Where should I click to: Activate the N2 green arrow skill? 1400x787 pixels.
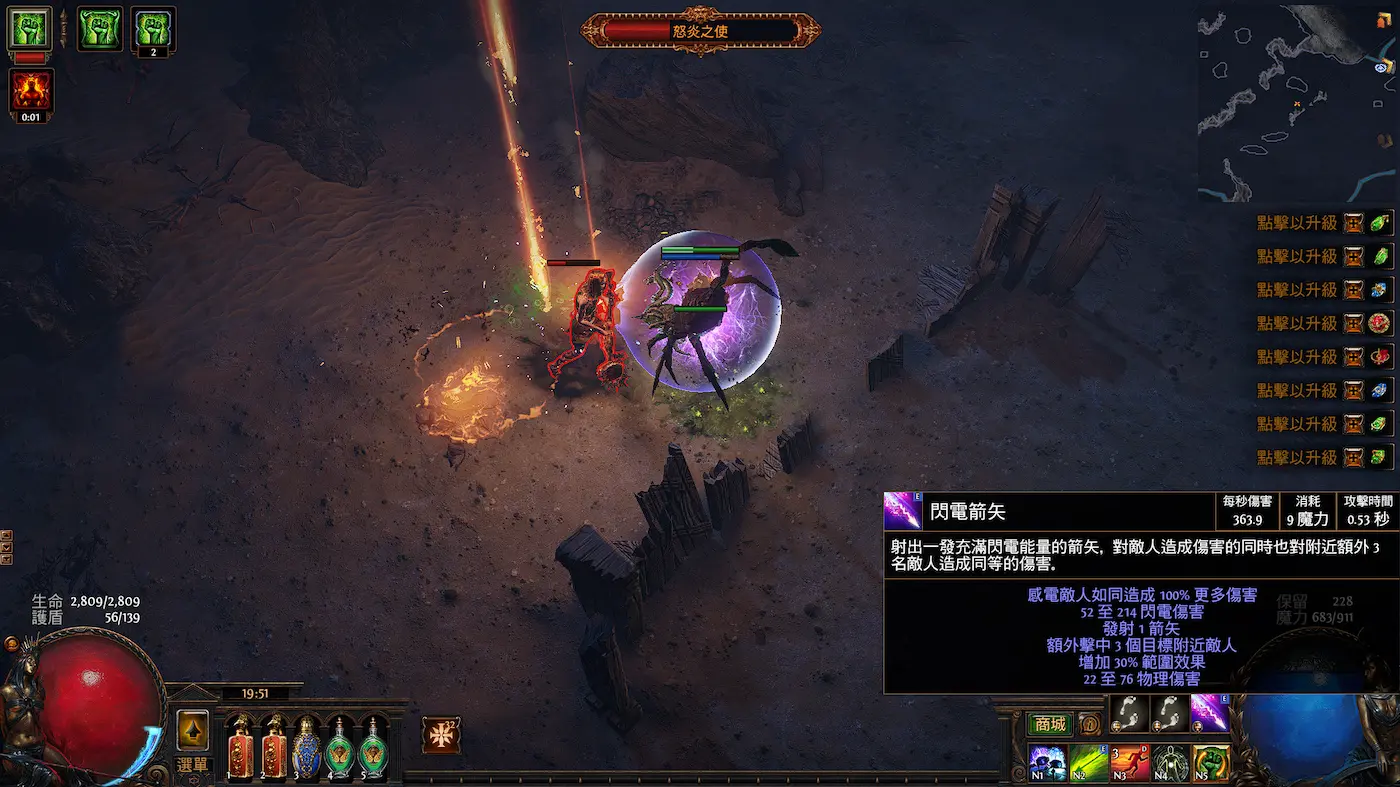coord(1088,763)
